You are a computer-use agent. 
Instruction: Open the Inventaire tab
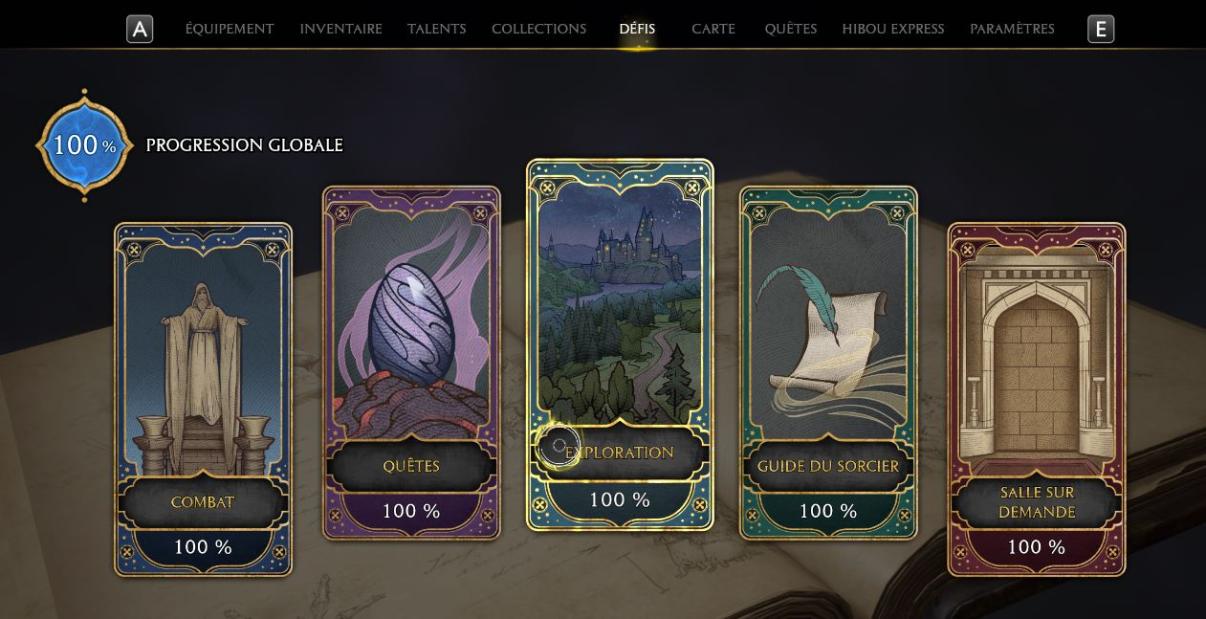tap(341, 29)
